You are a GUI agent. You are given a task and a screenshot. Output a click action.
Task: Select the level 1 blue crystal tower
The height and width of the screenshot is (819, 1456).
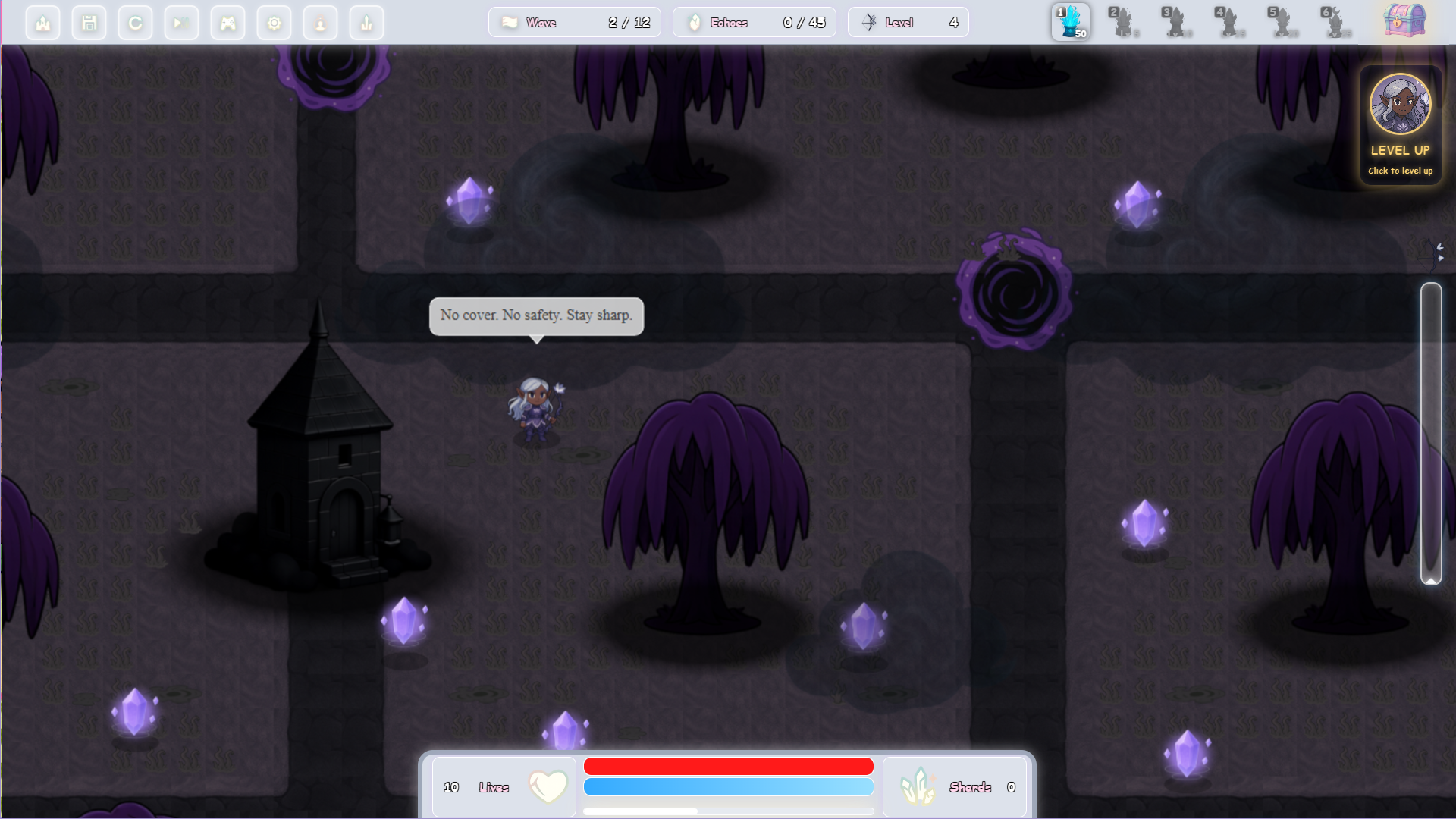pyautogui.click(x=1071, y=23)
